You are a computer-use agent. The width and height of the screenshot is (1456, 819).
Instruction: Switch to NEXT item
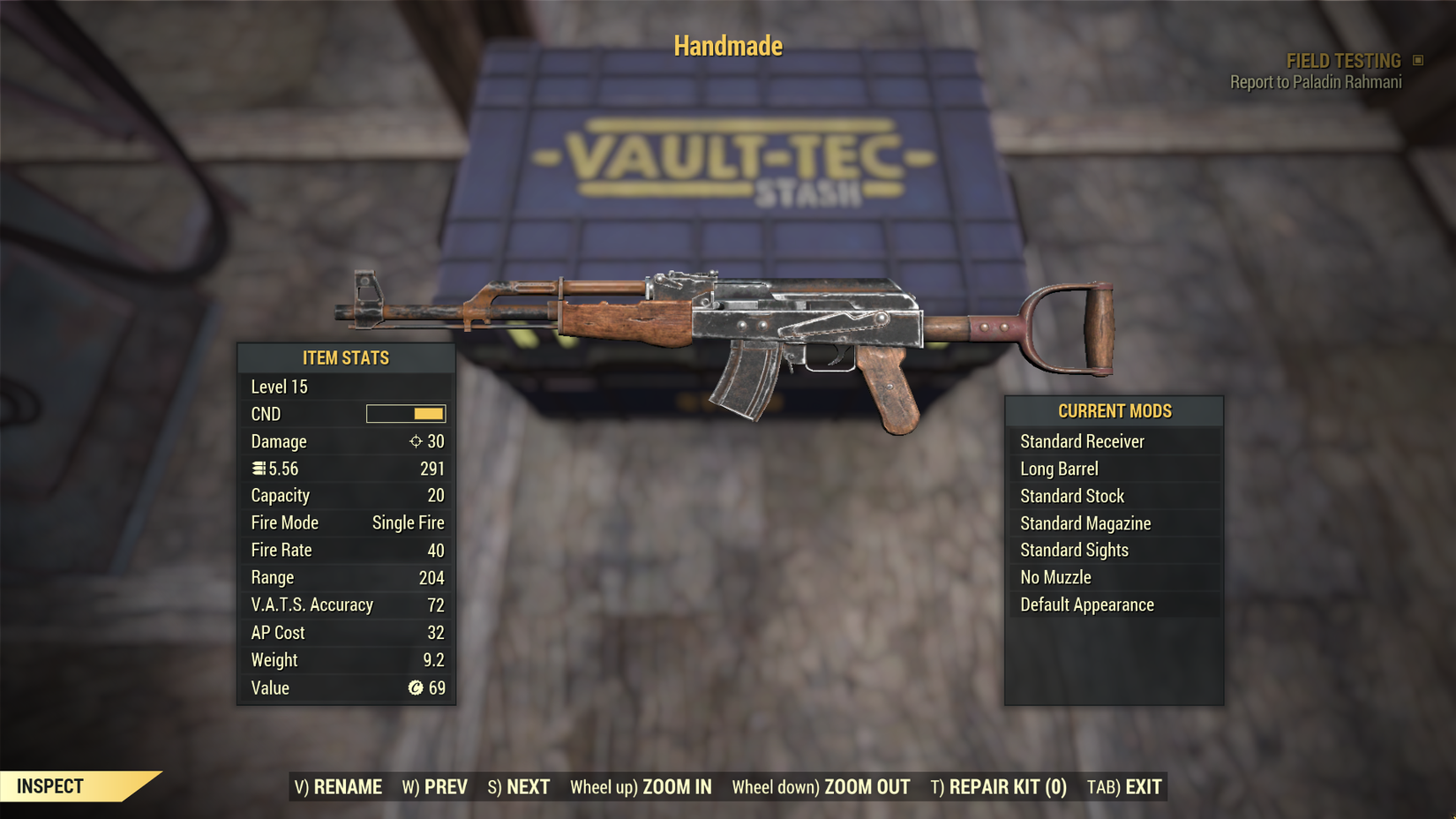point(520,786)
